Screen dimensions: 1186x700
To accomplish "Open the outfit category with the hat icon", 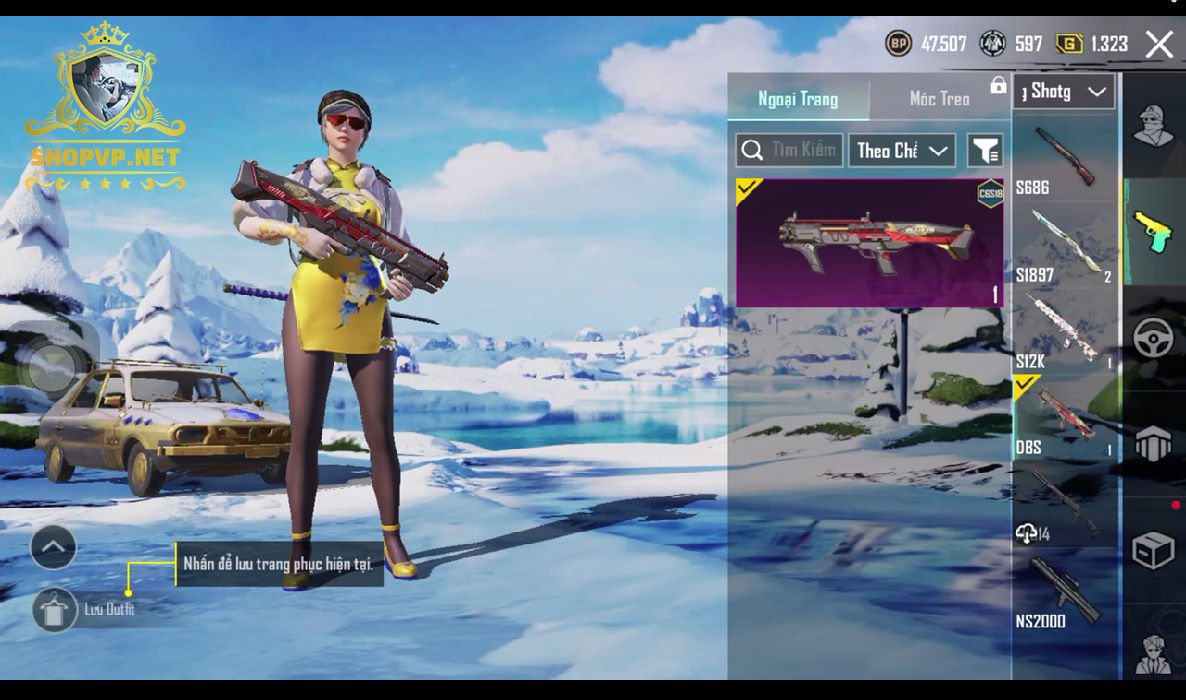I will pyautogui.click(x=1153, y=126).
